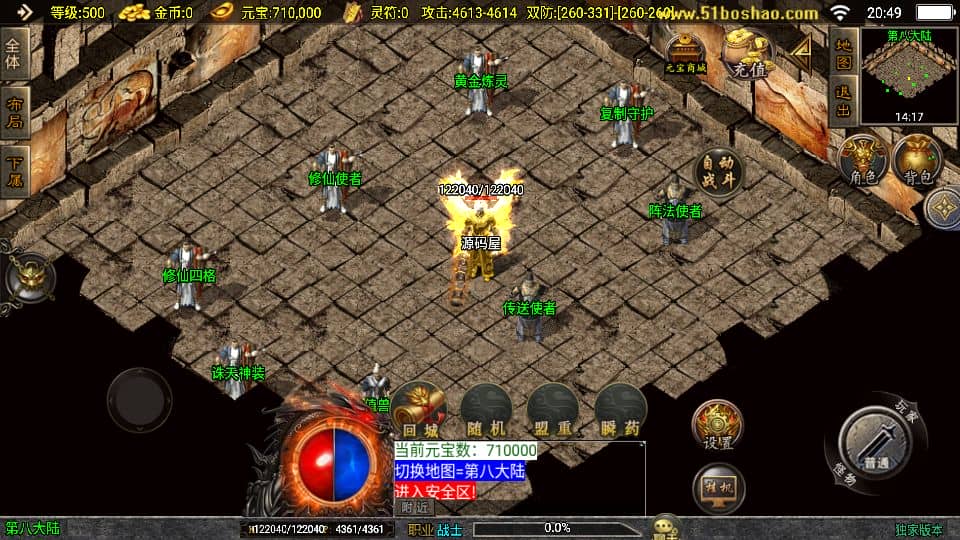Click the 第八大陆 minimap

coord(907,75)
